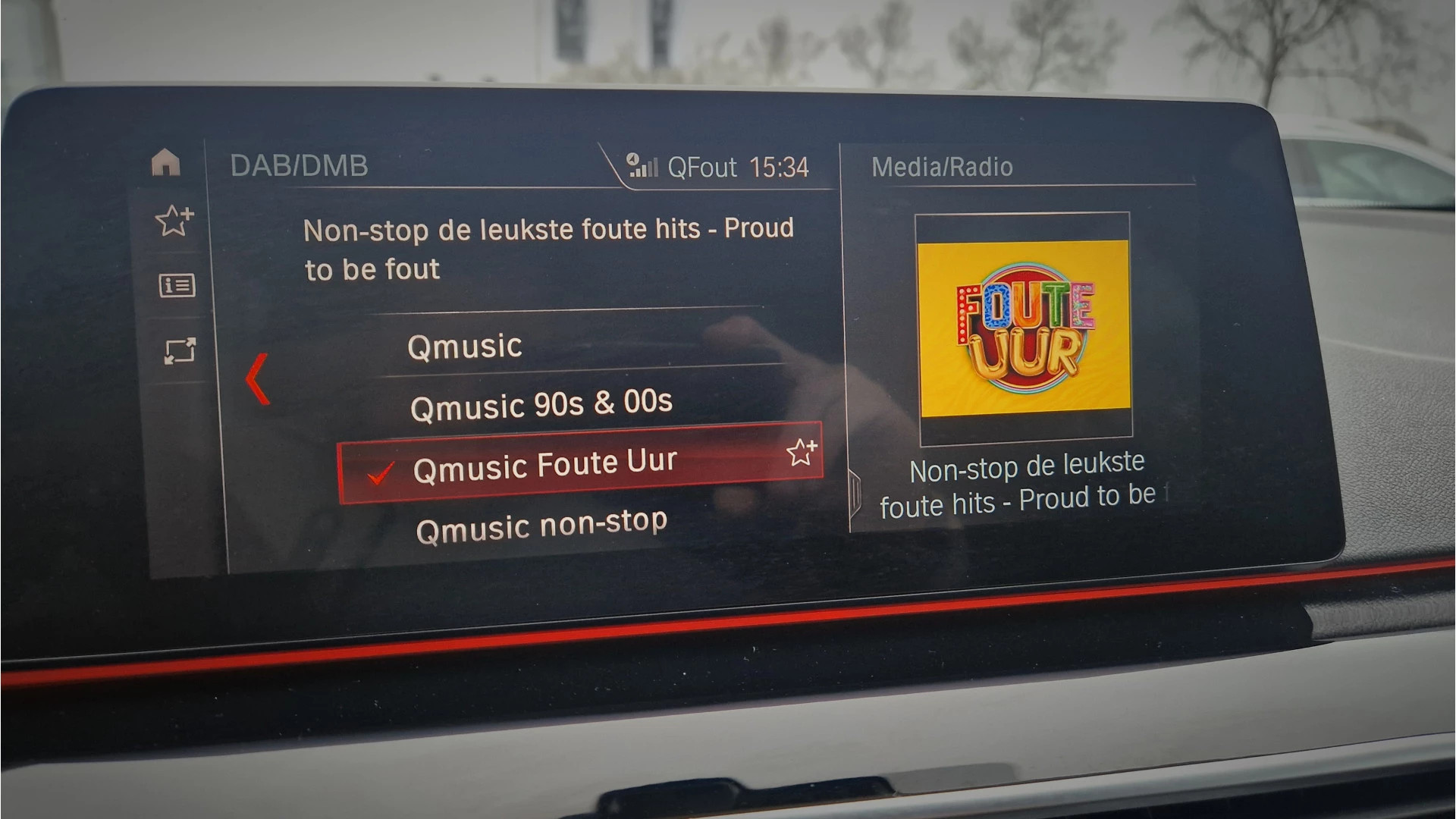
Task: Choose Qmusic 90s & 00s station
Action: [x=541, y=403]
